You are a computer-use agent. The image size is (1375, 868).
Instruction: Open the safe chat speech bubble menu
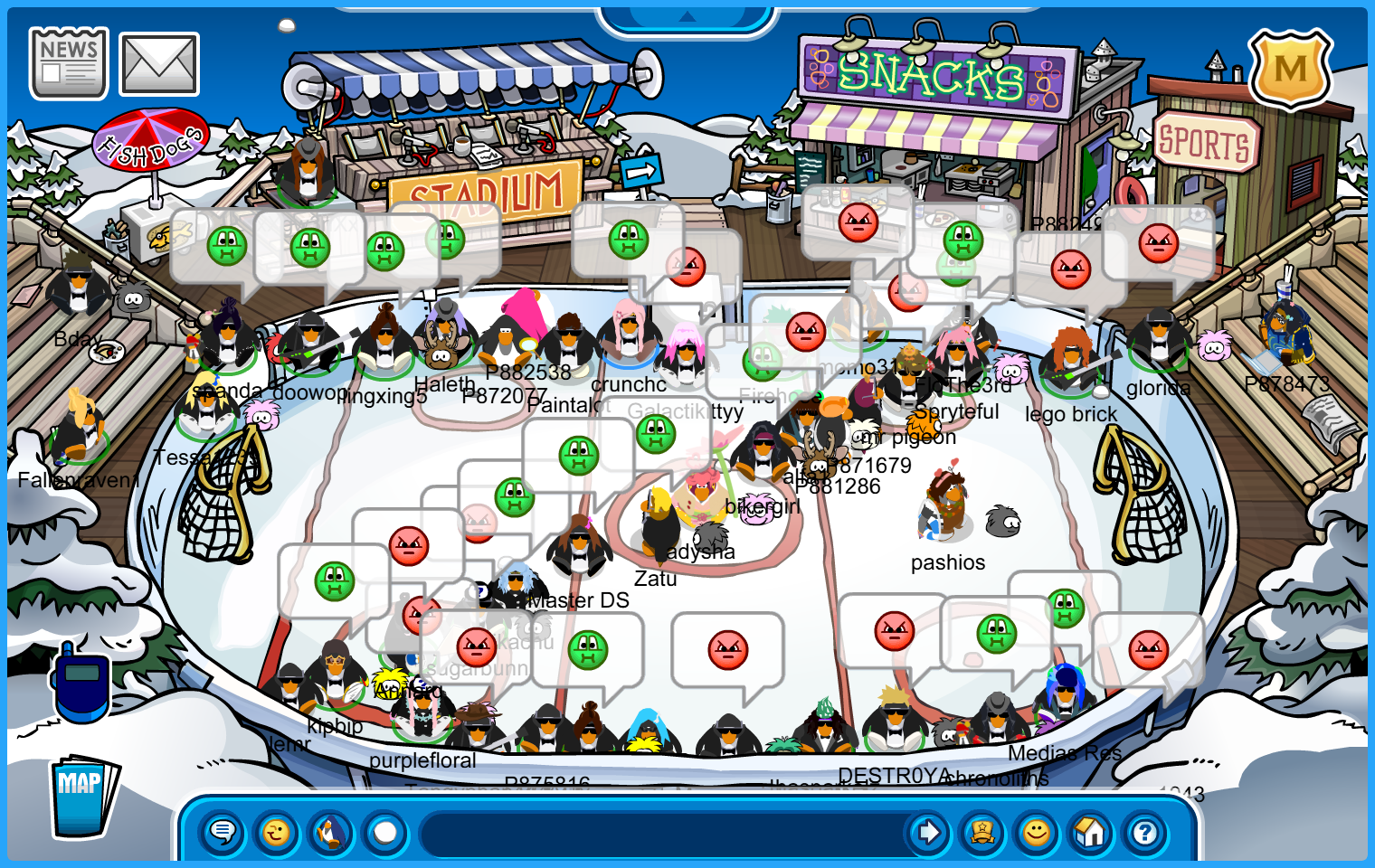[223, 832]
